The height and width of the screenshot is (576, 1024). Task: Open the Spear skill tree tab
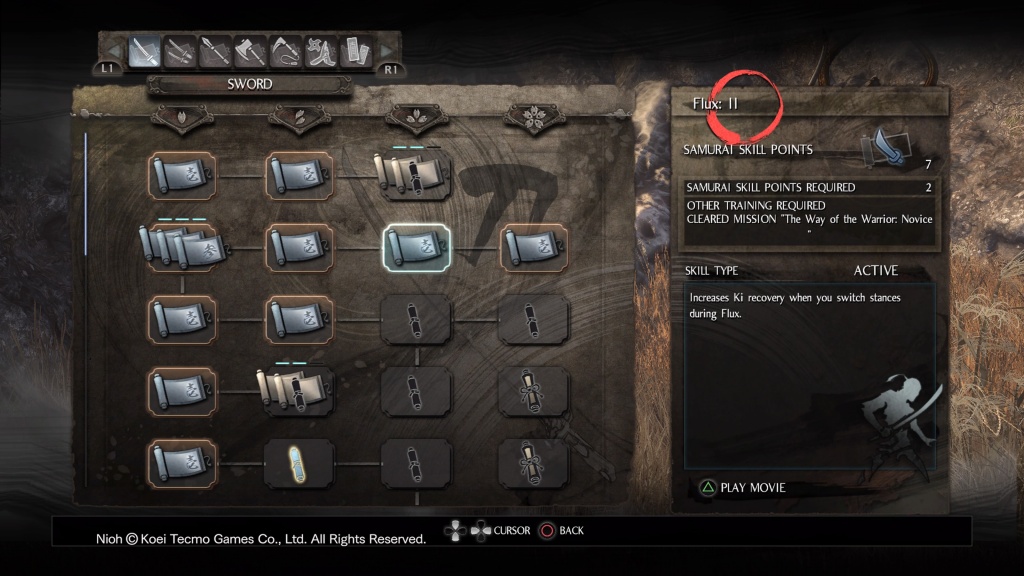(x=215, y=49)
